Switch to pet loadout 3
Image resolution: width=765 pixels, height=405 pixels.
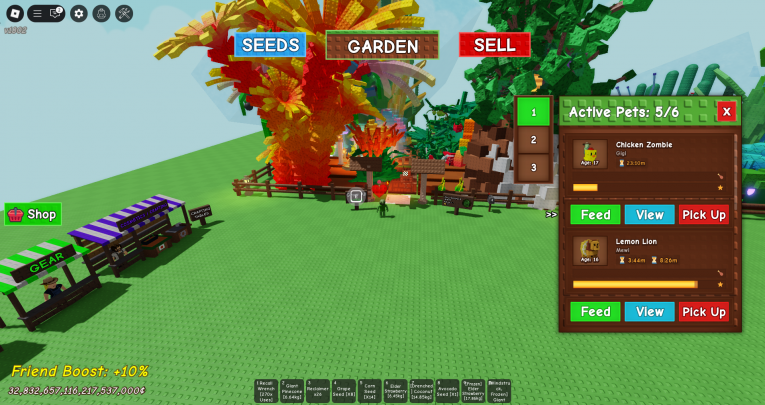click(x=534, y=167)
